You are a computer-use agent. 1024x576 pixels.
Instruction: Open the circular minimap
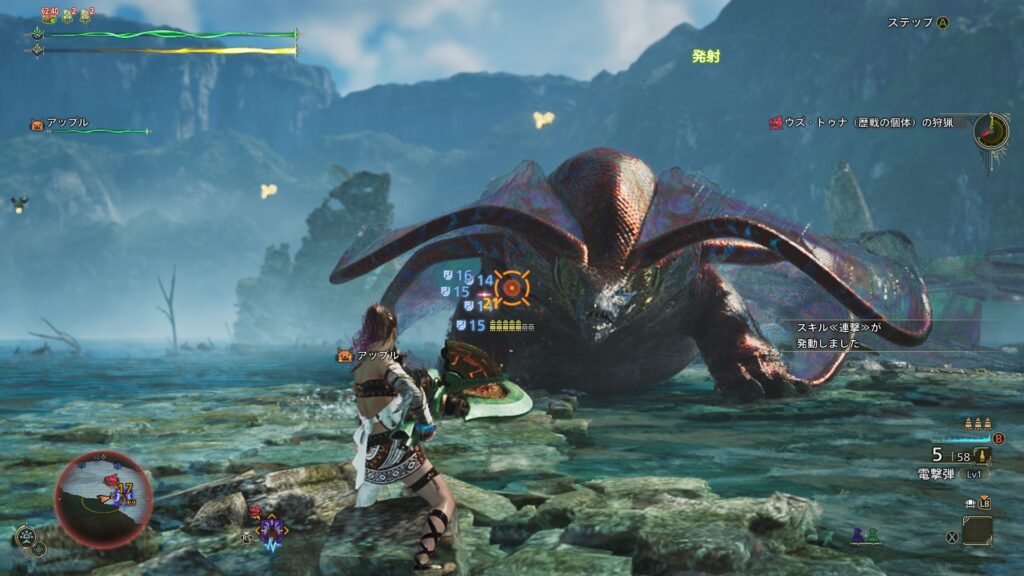pos(103,499)
